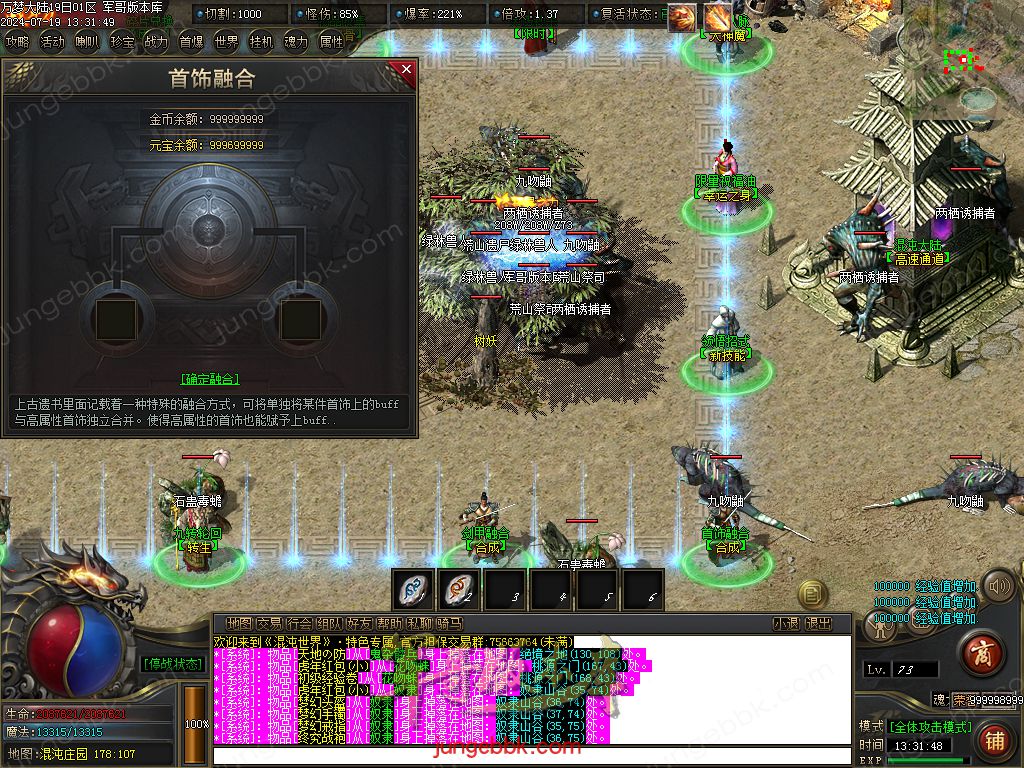Open the 攻略 guide menu
This screenshot has width=1024, height=768.
(x=17, y=42)
